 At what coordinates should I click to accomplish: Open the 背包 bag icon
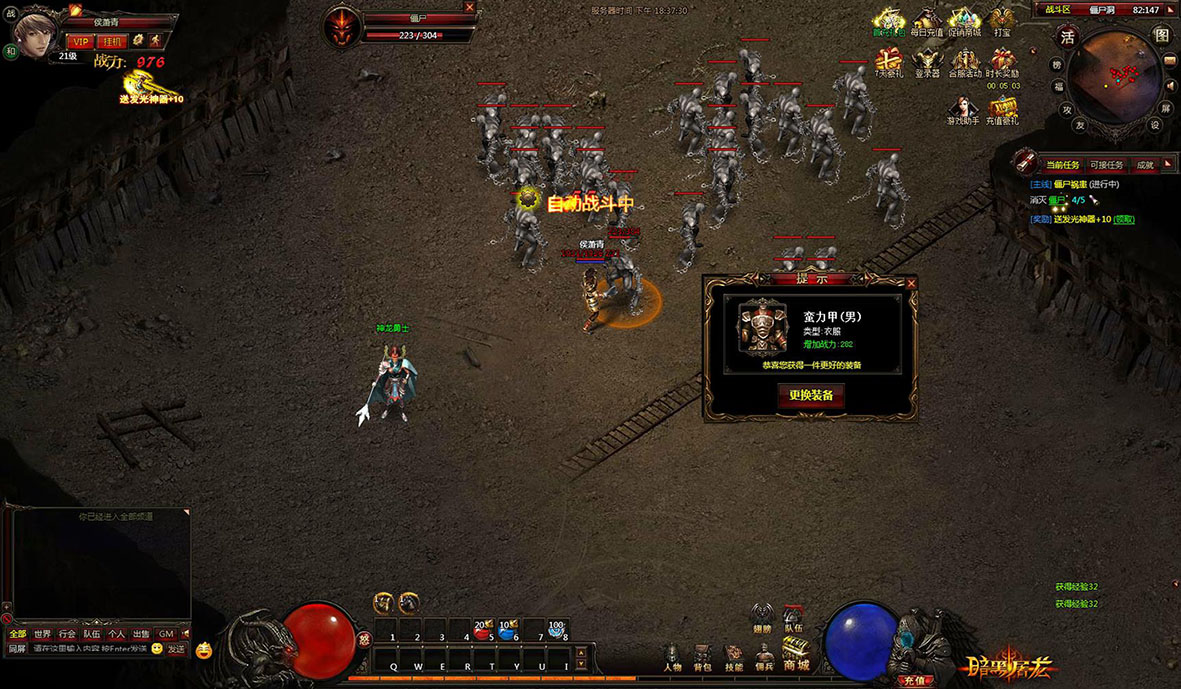tap(703, 658)
